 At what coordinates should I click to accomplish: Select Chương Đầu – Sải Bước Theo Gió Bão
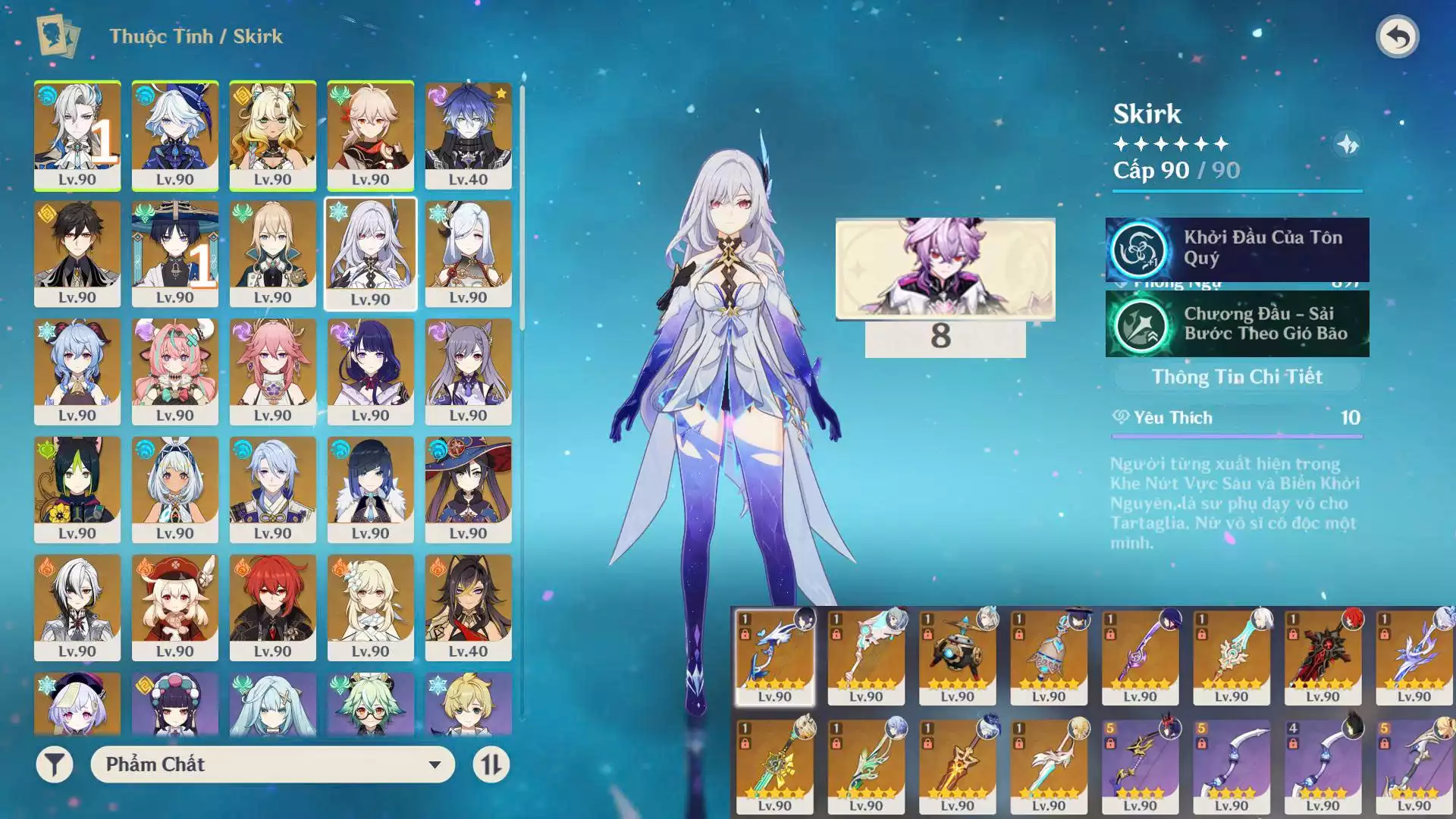point(1237,325)
